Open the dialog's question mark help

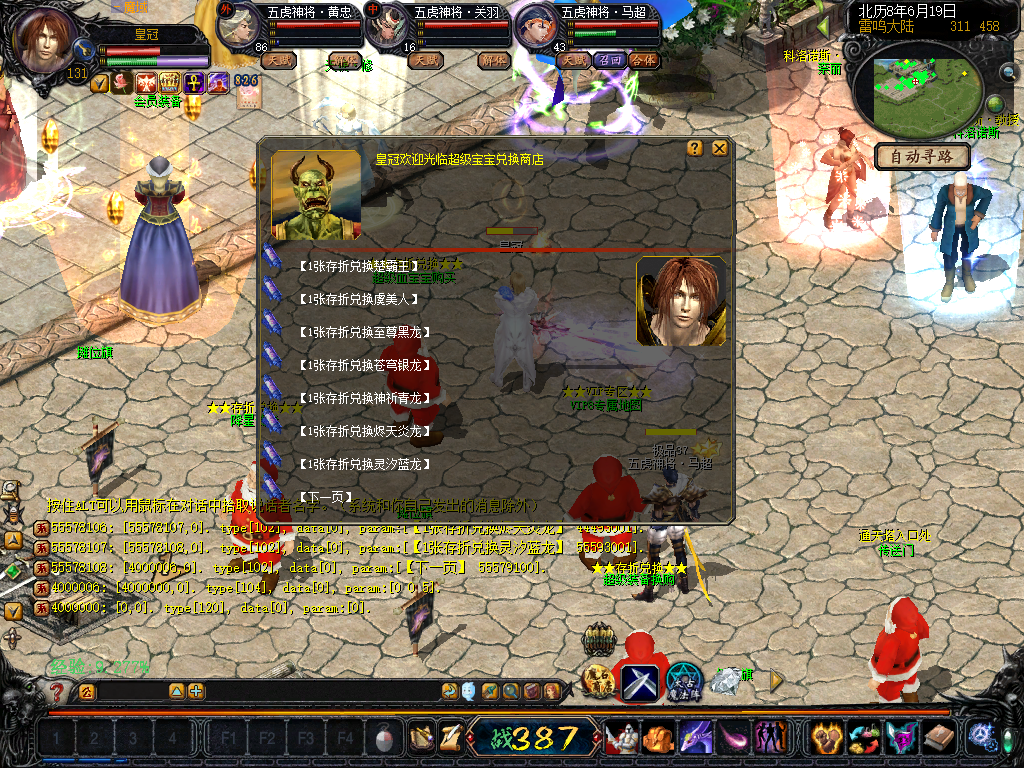pyautogui.click(x=695, y=148)
